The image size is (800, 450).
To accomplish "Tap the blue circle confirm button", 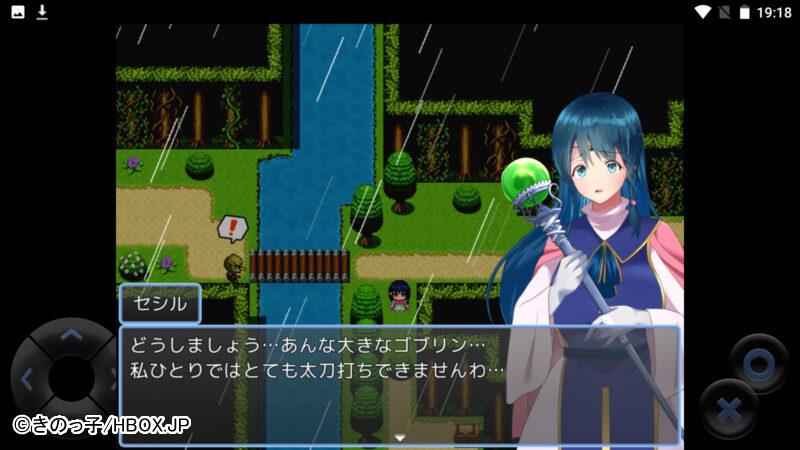I will pyautogui.click(x=758, y=362).
